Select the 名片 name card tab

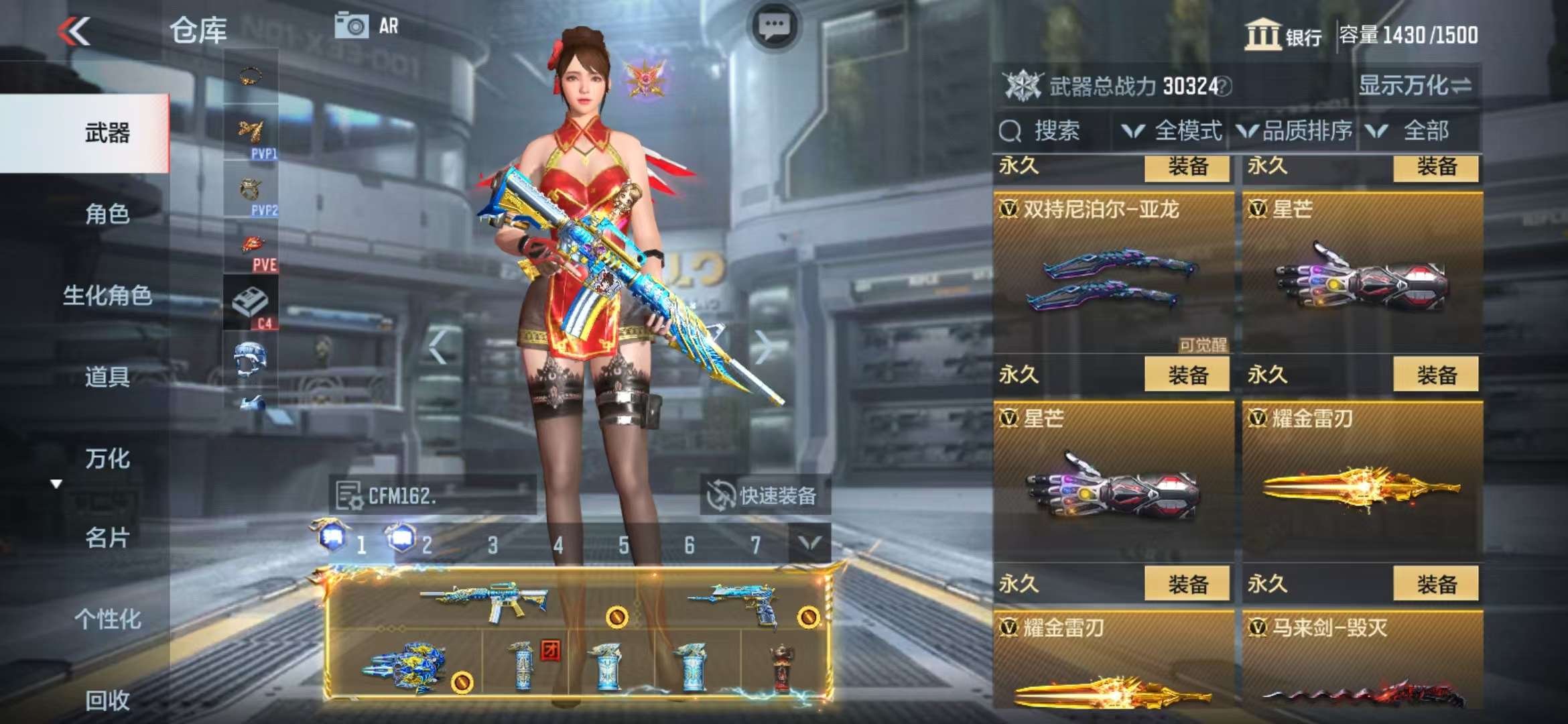(107, 538)
